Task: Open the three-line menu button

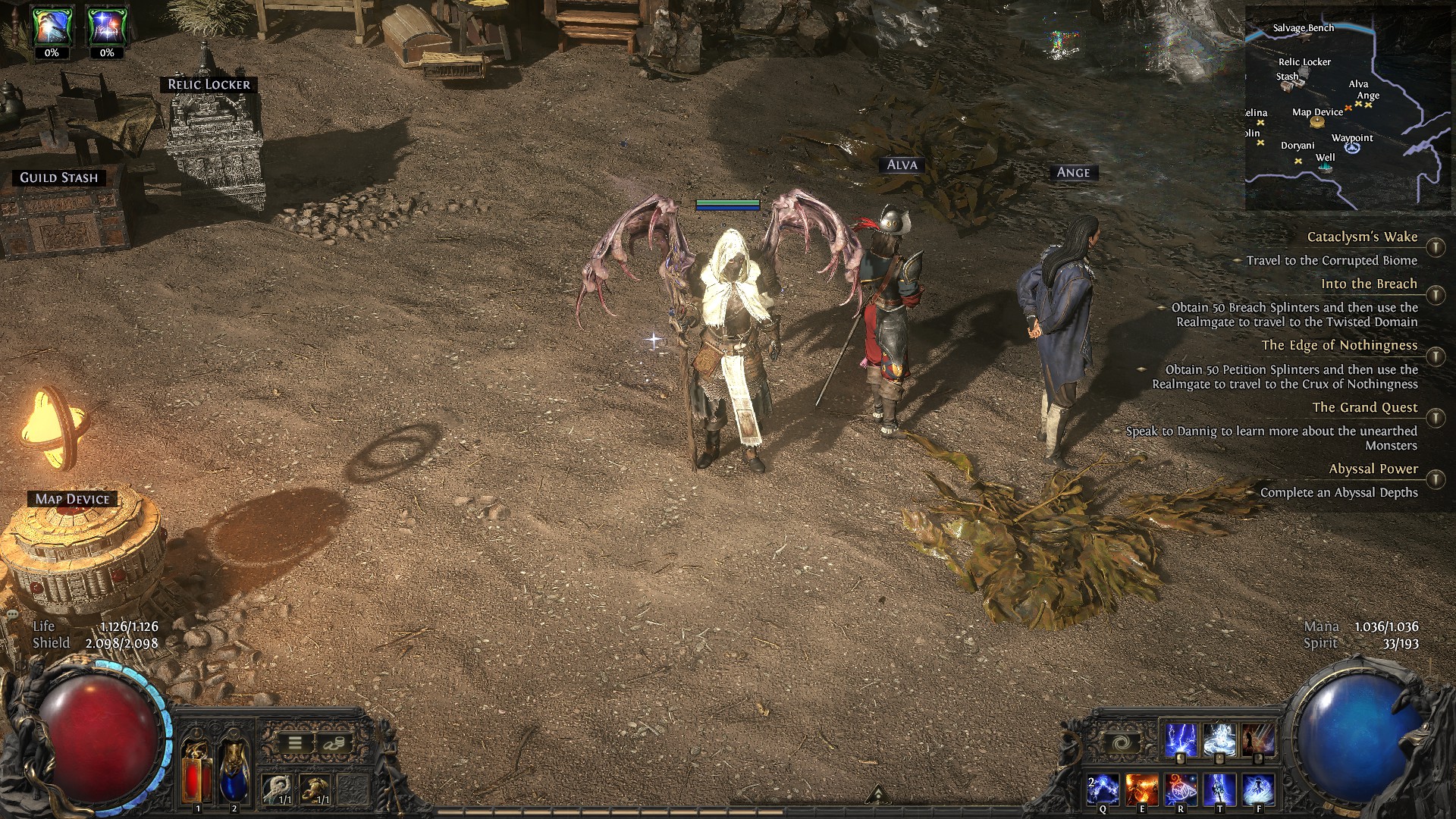Action: (x=295, y=743)
